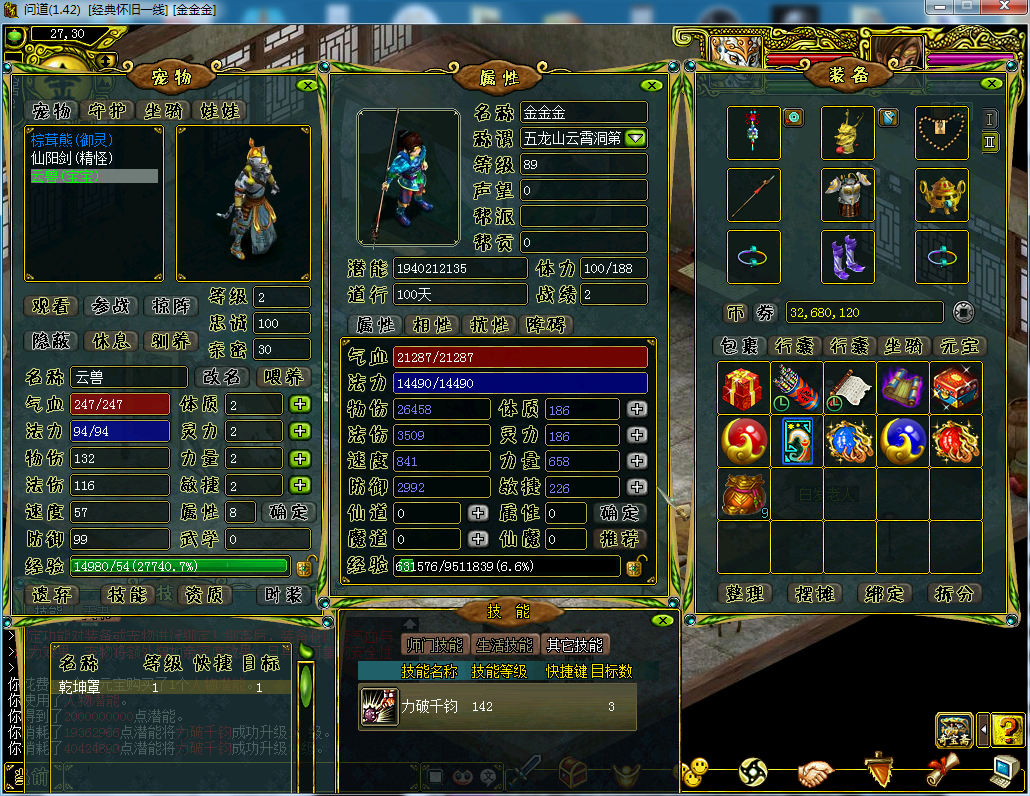Select the red gift box item
The image size is (1030, 796).
tap(743, 387)
